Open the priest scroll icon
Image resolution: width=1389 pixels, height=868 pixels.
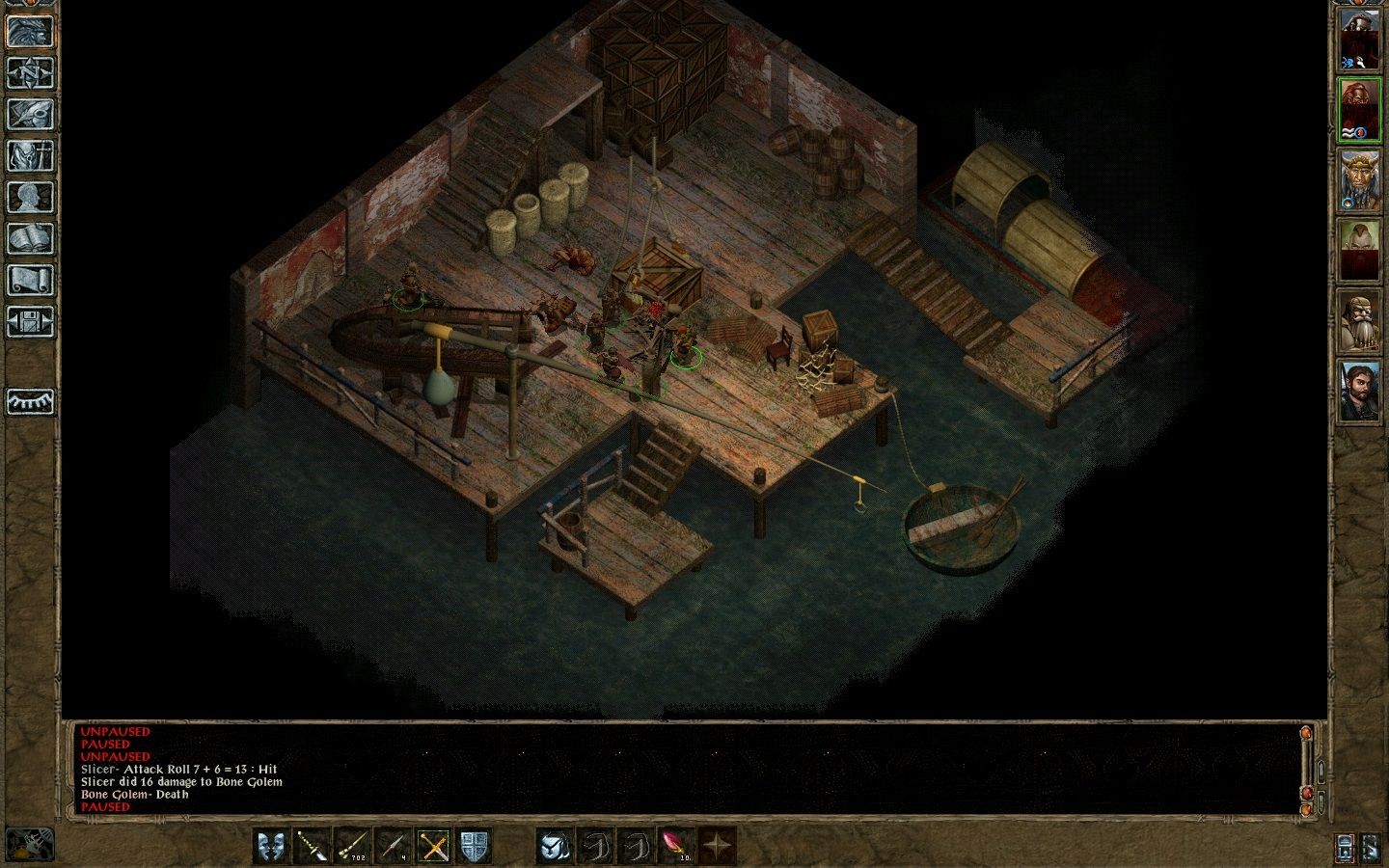tap(30, 280)
